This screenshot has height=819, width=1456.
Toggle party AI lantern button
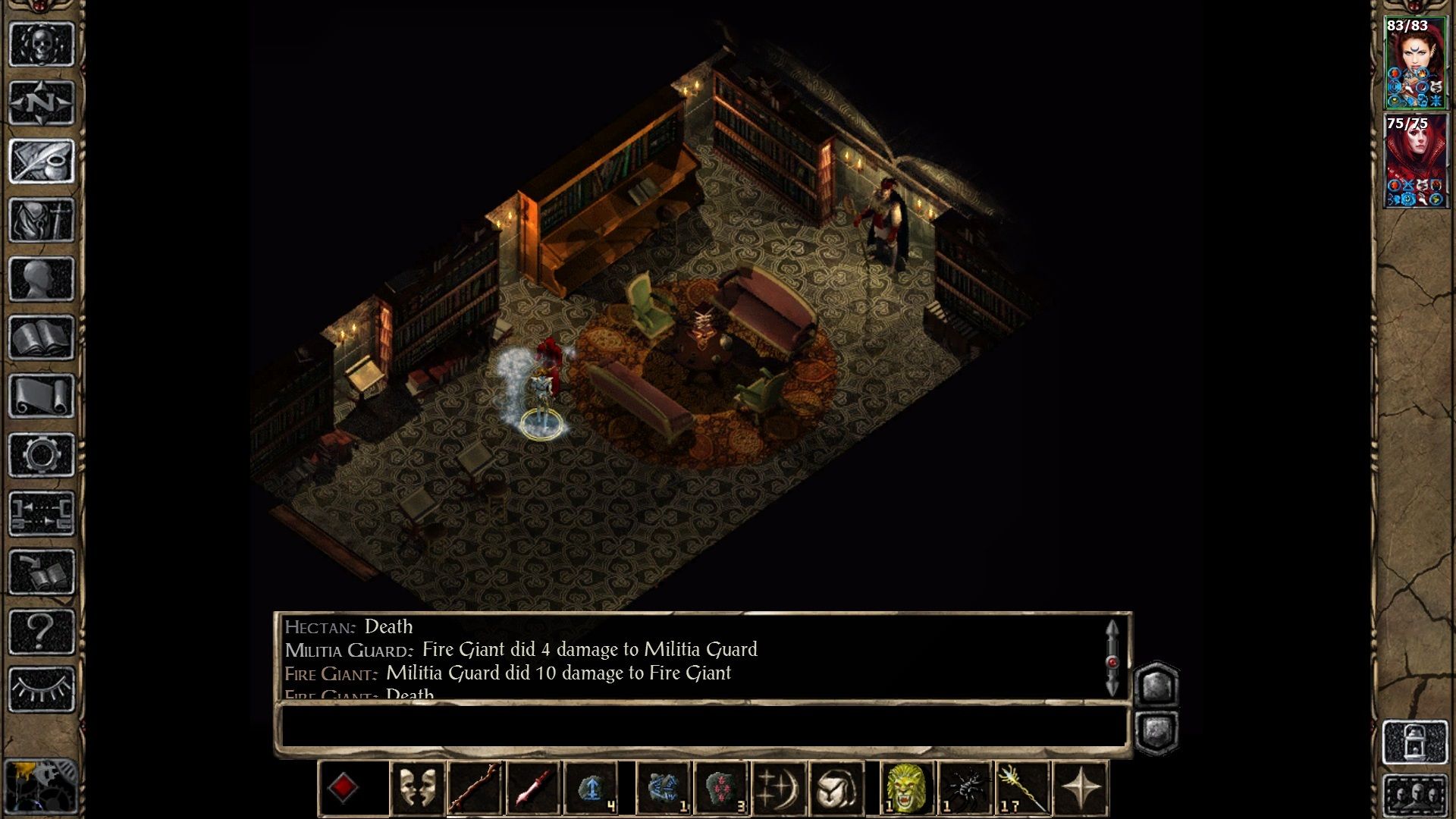[1415, 742]
